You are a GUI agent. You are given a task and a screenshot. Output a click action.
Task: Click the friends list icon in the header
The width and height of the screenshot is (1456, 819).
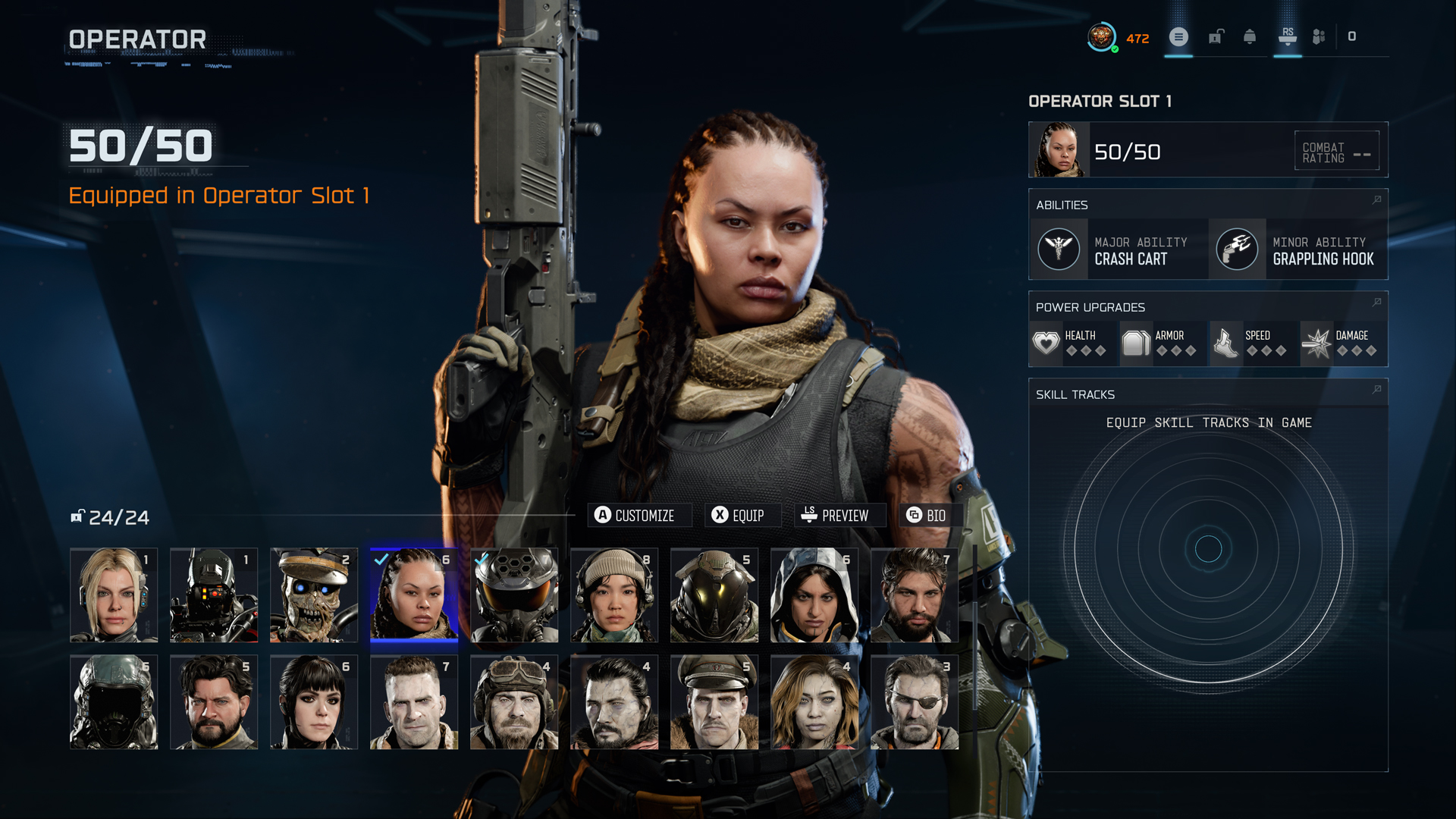point(1318,36)
